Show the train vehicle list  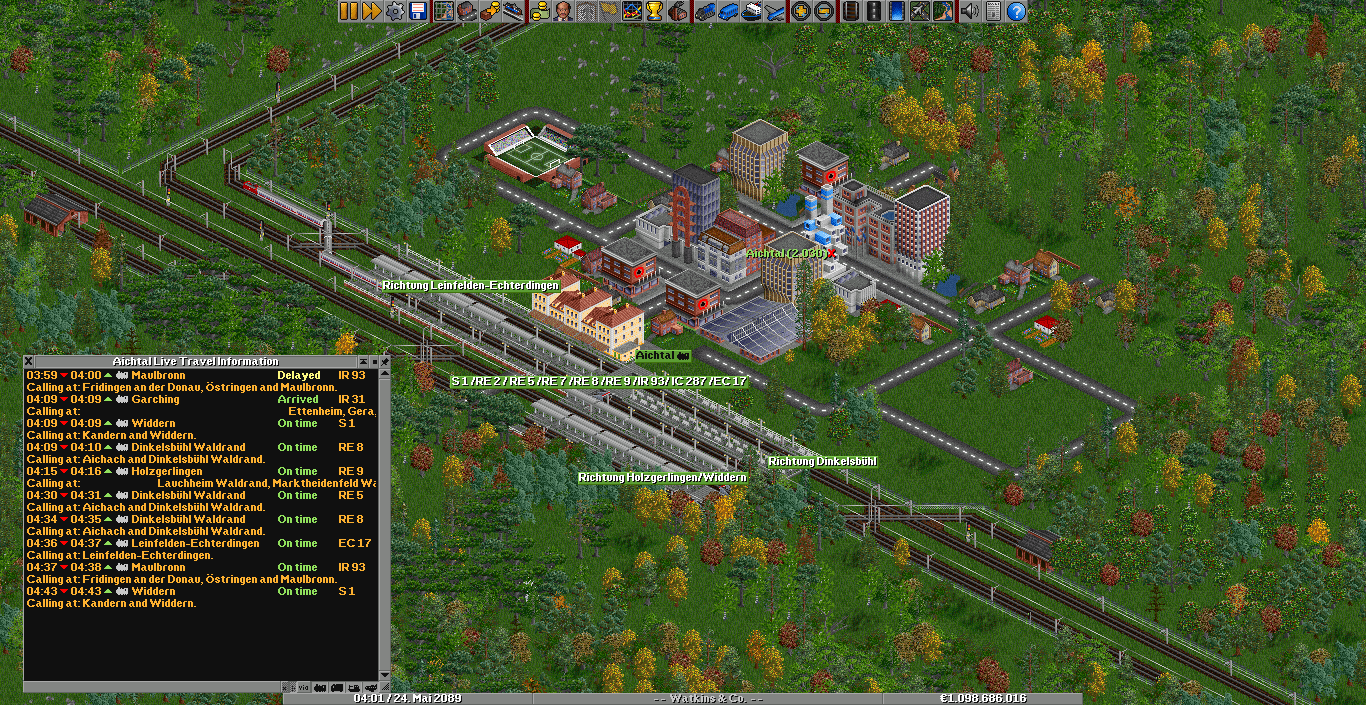(704, 11)
